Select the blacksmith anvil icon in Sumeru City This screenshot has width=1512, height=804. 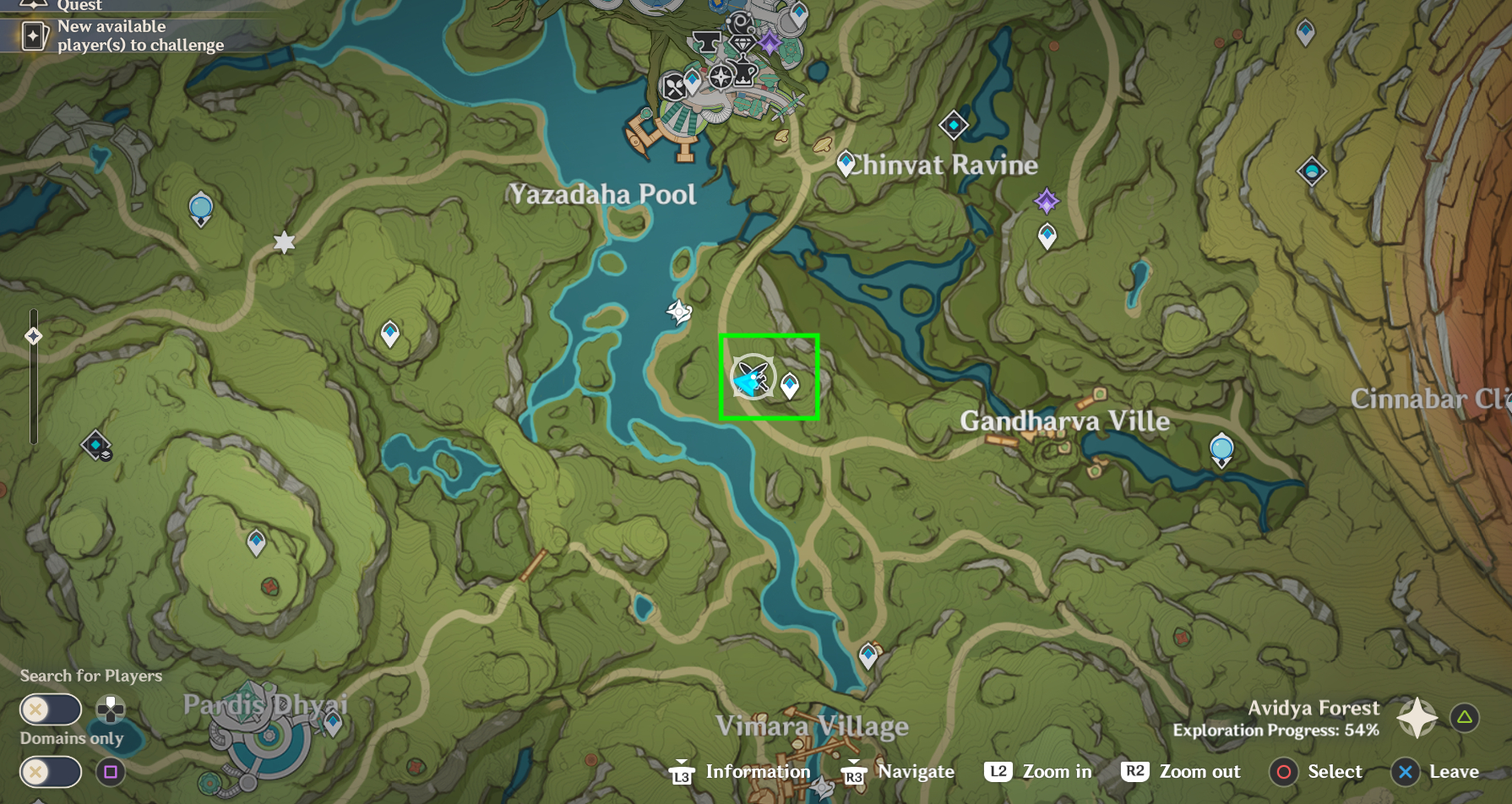tap(706, 42)
